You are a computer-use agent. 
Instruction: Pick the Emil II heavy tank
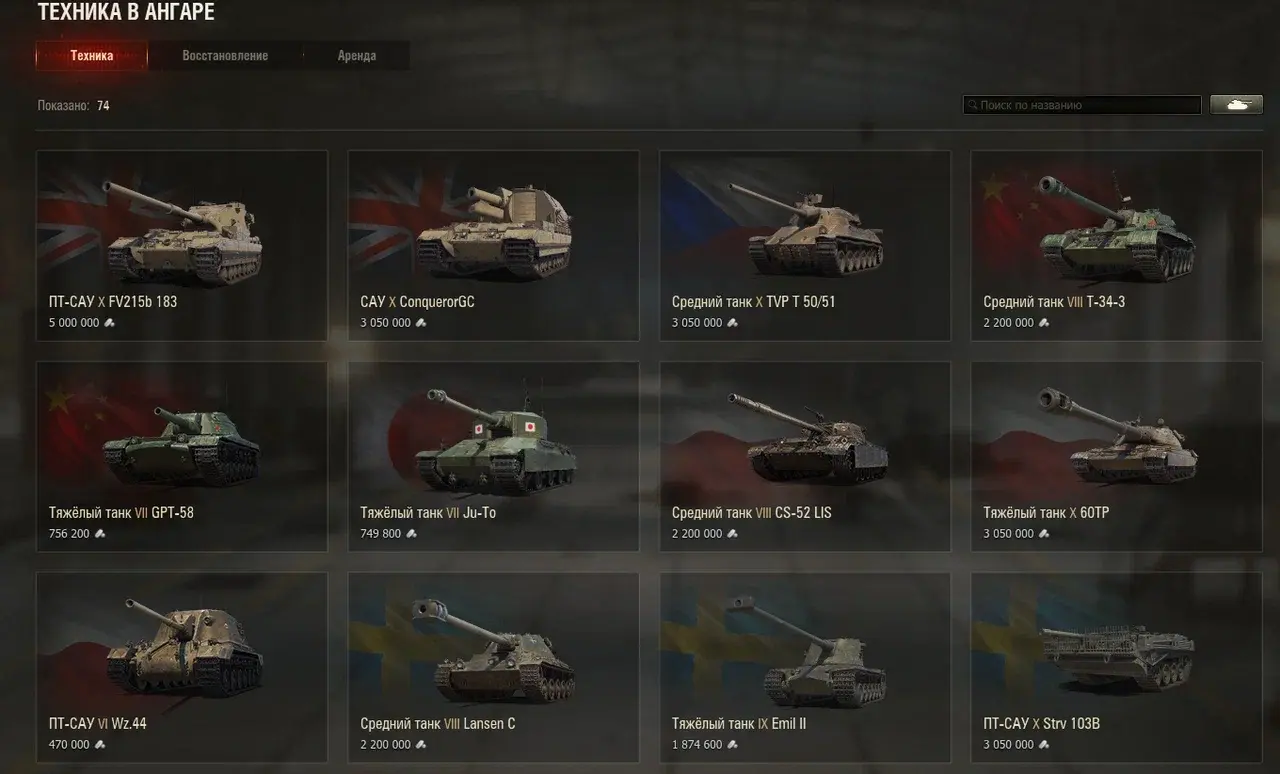pos(805,667)
